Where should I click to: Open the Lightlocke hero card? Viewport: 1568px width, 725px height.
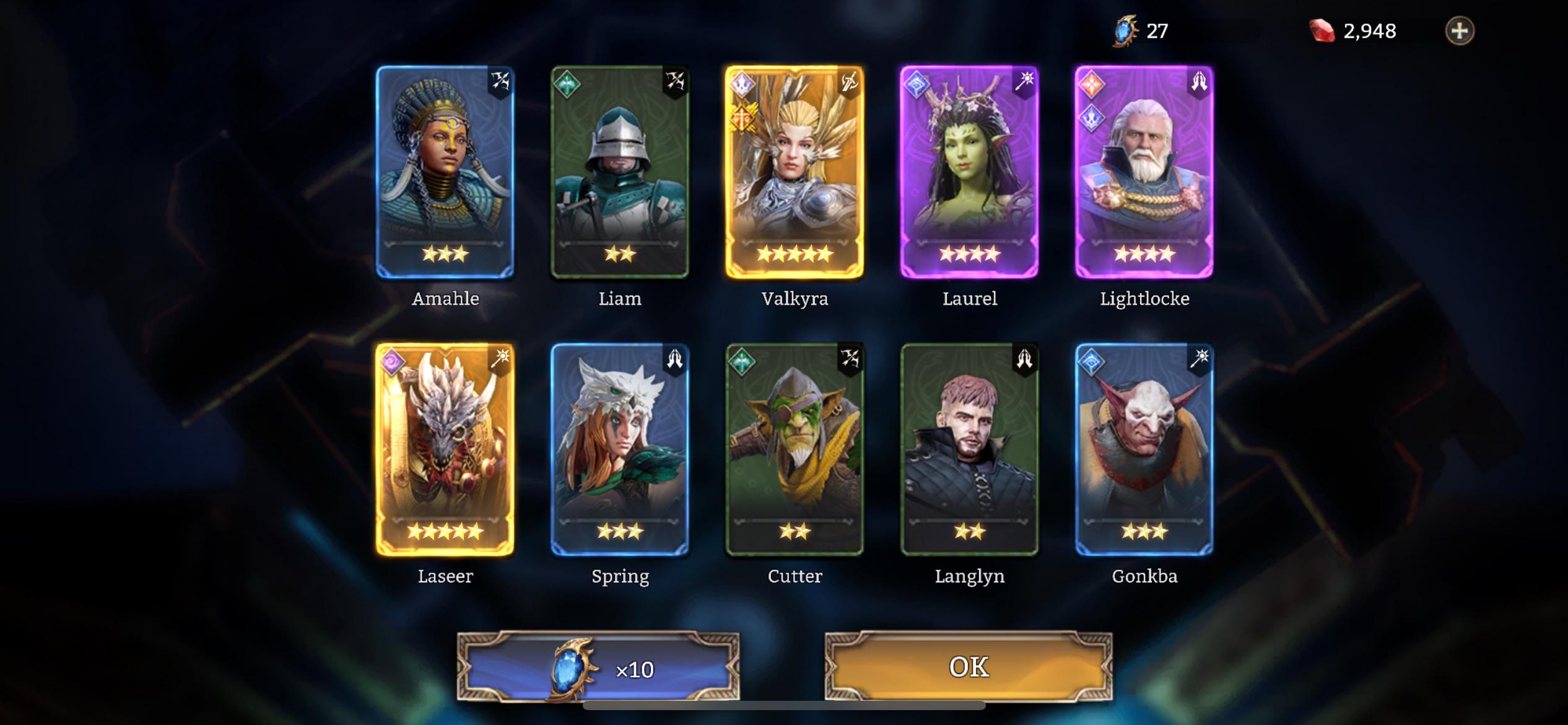tap(1144, 172)
